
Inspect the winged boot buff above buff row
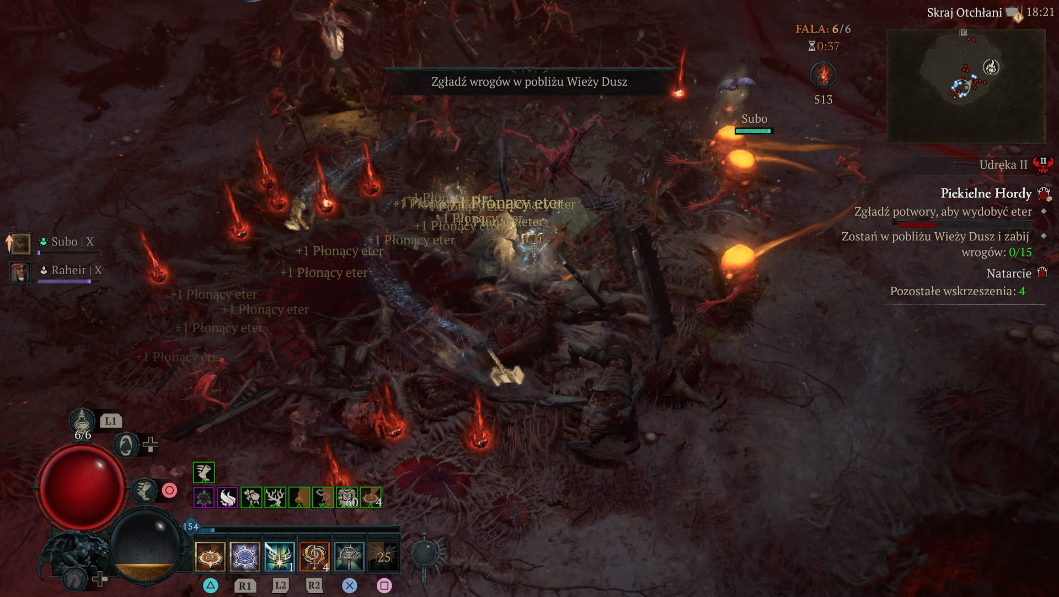pos(204,472)
